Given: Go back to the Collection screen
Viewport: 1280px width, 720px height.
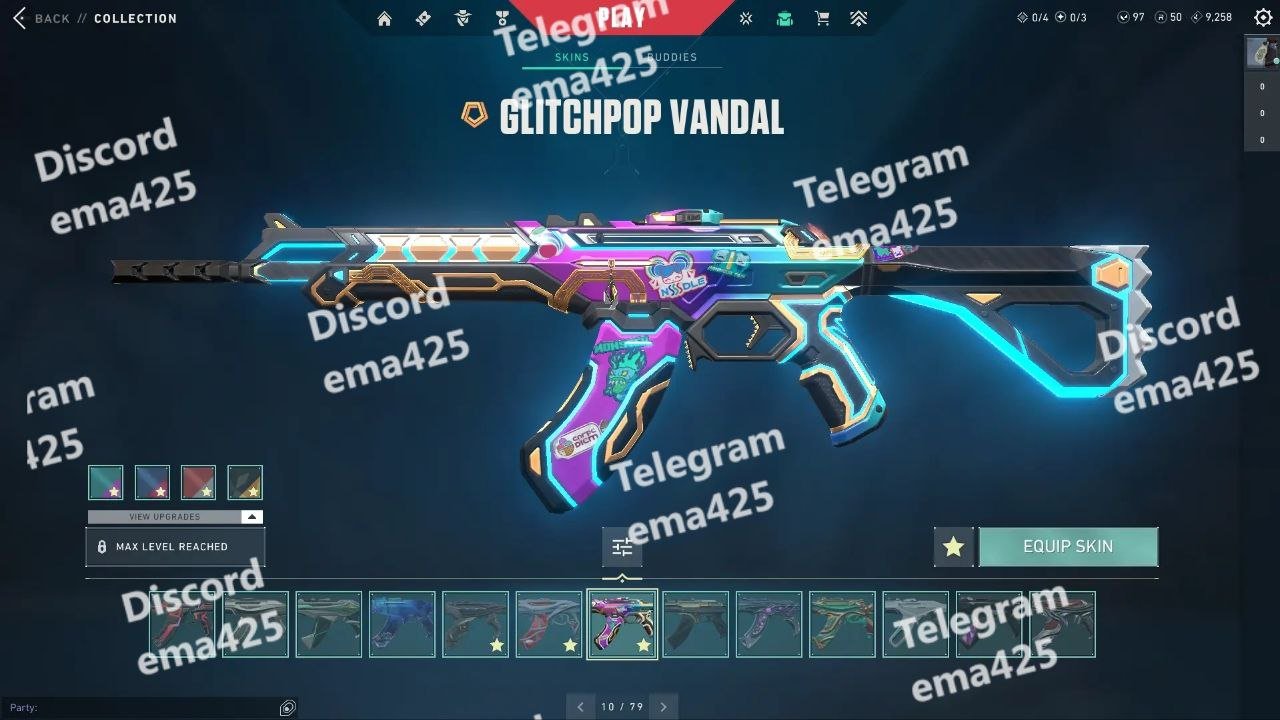Looking at the screenshot, I should (40, 18).
